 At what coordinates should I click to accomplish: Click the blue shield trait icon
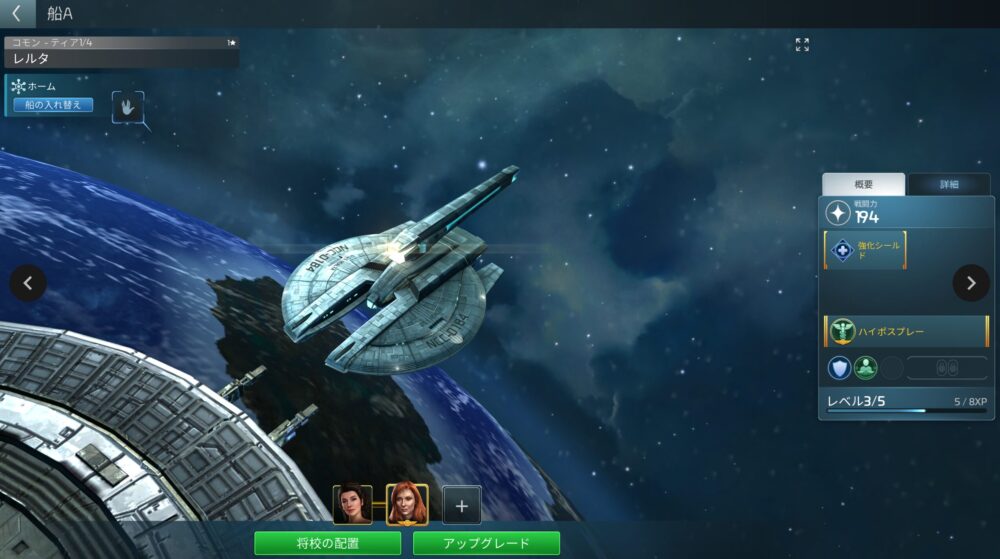click(x=839, y=368)
